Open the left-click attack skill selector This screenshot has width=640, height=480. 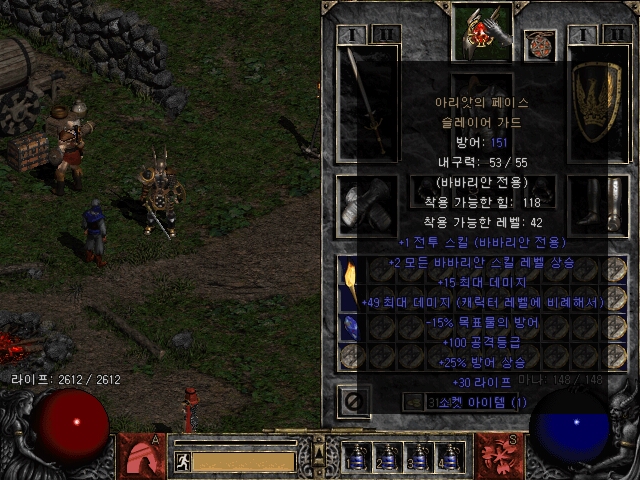[x=142, y=456]
